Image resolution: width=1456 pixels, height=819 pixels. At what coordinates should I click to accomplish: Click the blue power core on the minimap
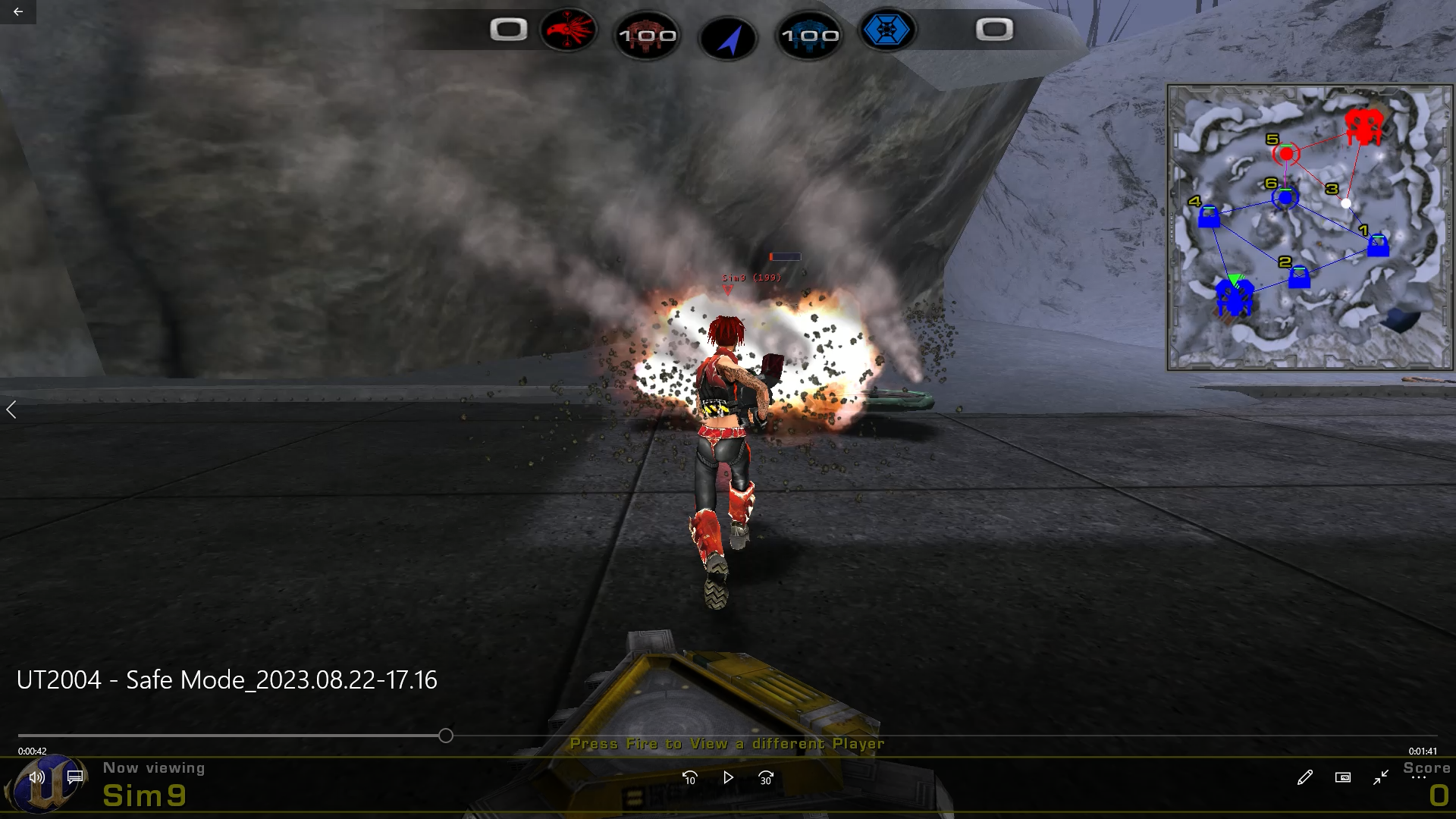(x=1234, y=297)
